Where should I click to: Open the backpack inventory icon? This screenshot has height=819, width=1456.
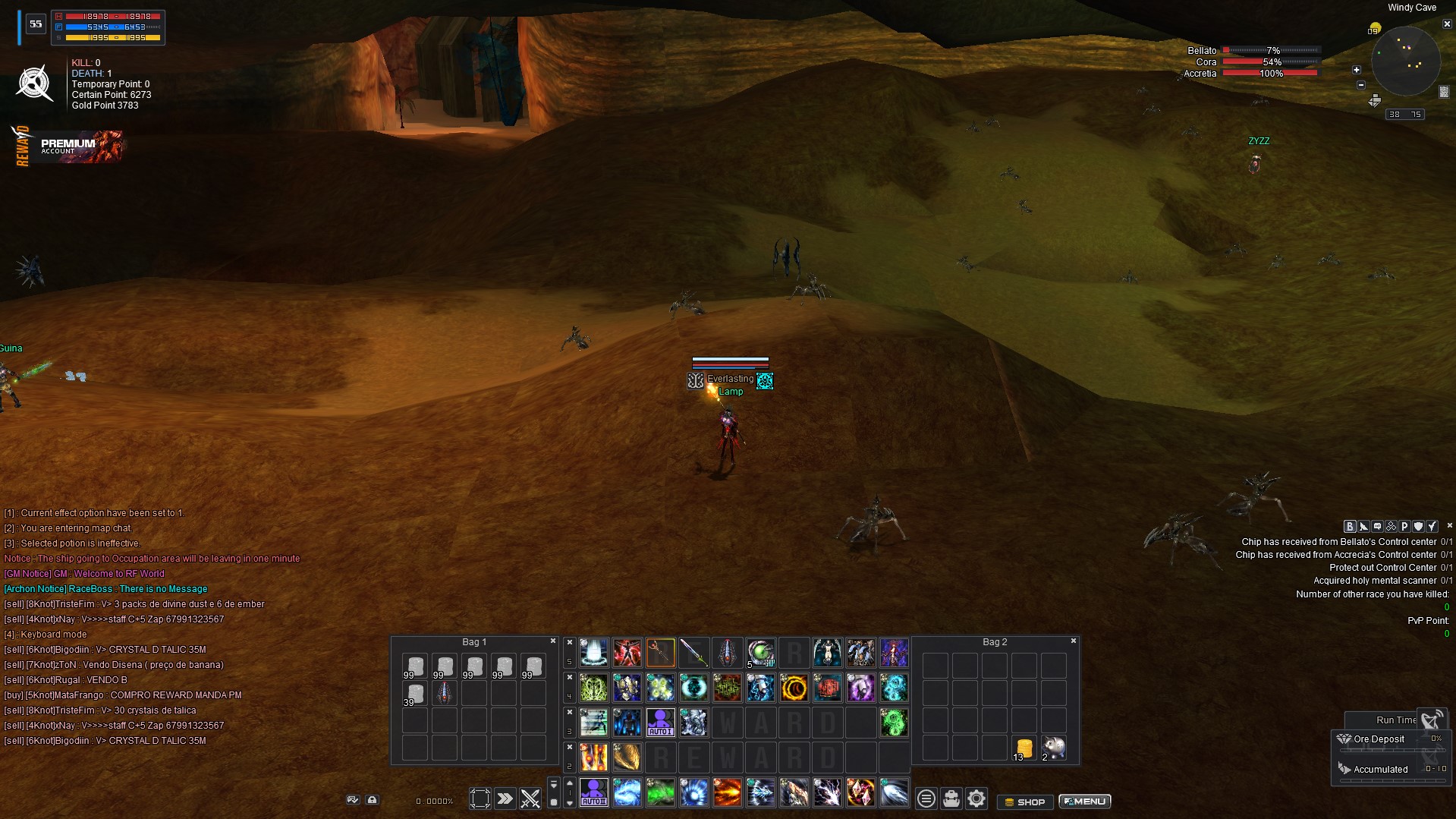(951, 799)
